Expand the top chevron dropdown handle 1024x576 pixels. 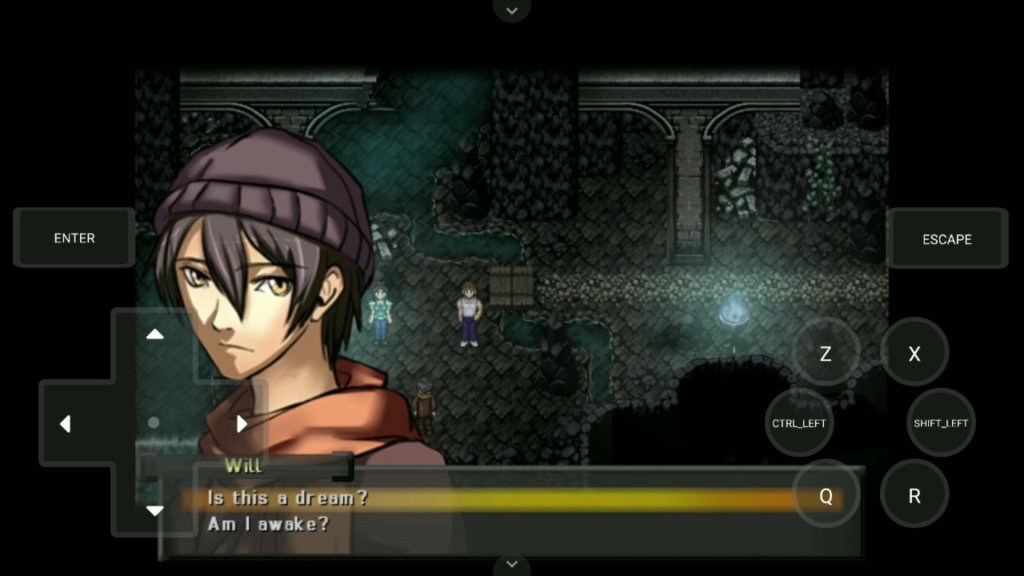click(512, 11)
